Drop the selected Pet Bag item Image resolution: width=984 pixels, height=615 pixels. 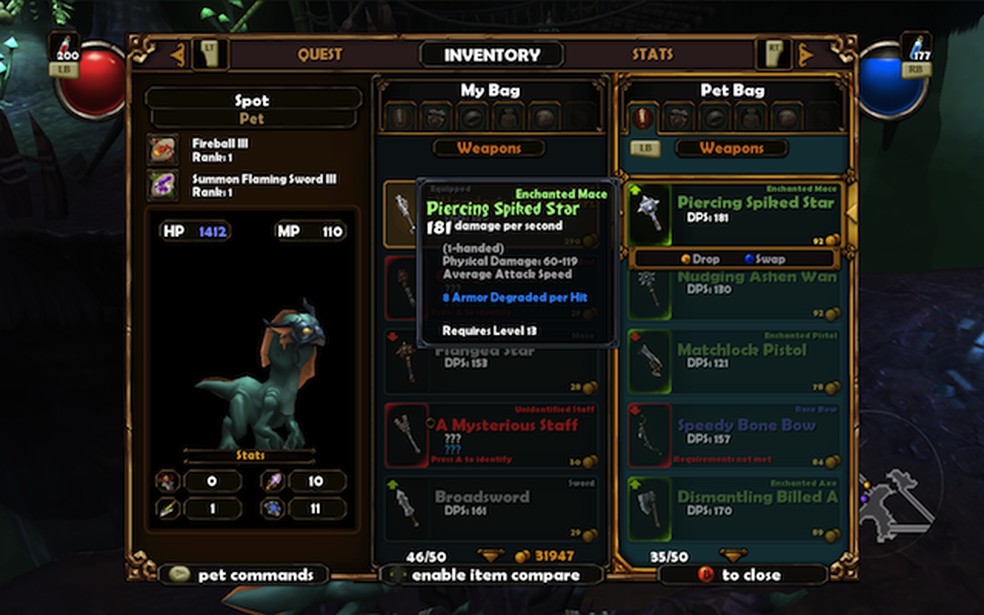700,259
